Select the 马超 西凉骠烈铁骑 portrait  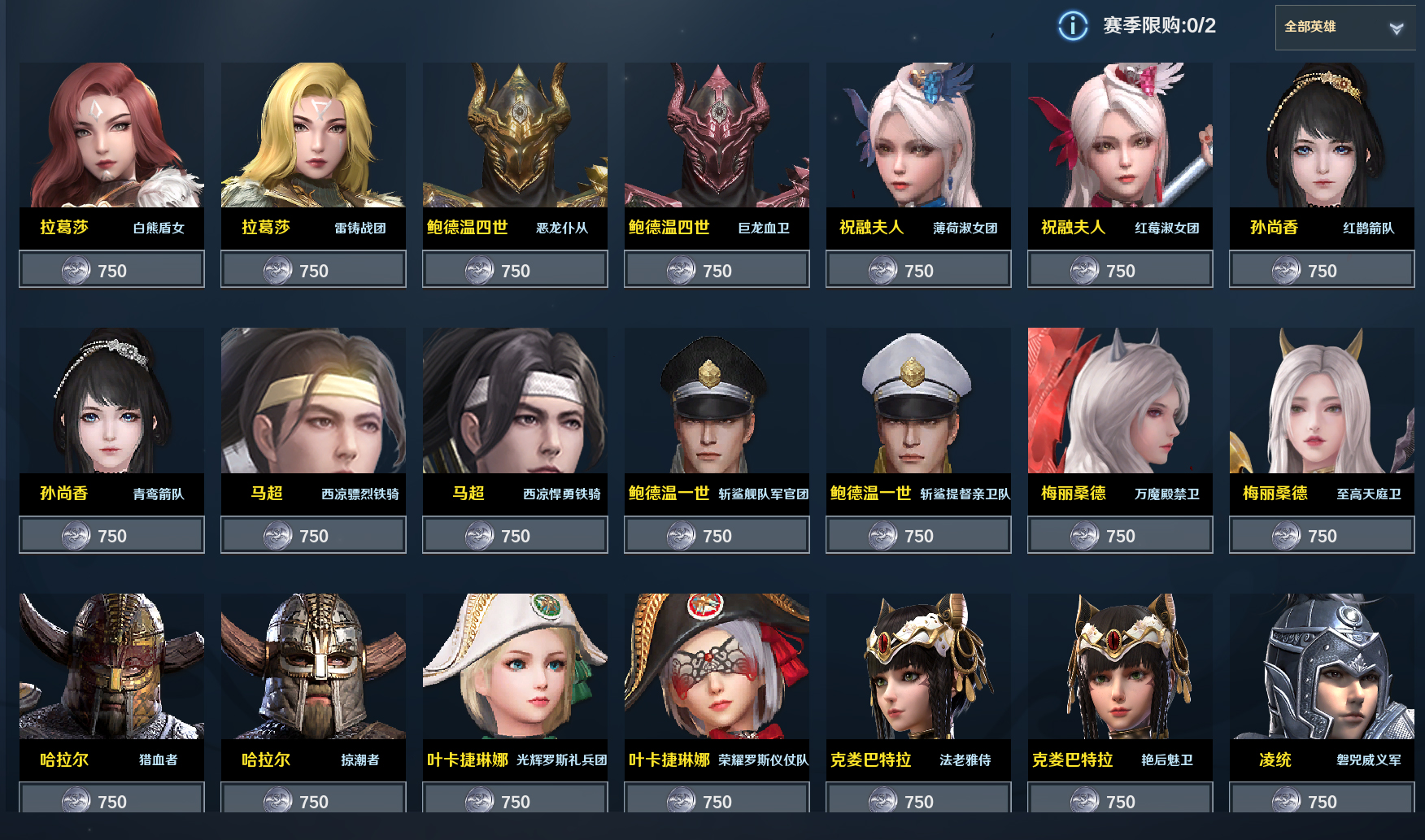click(313, 400)
